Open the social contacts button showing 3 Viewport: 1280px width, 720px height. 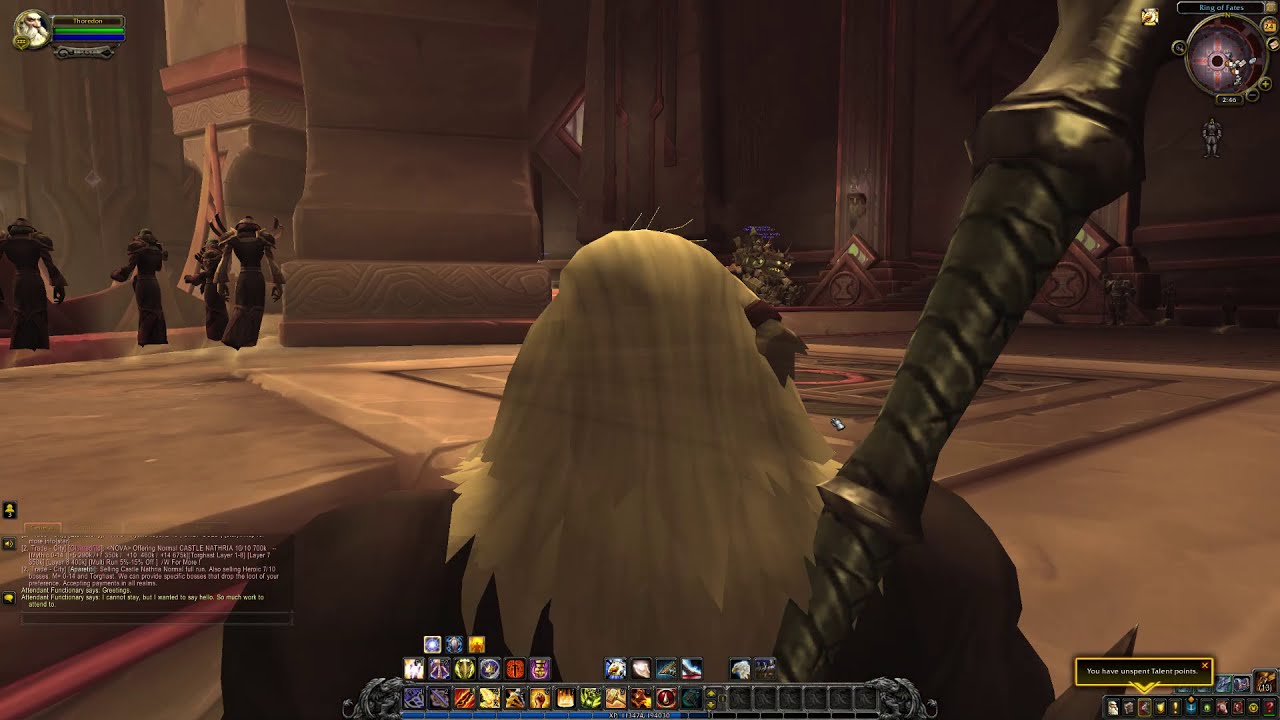pyautogui.click(x=9, y=509)
